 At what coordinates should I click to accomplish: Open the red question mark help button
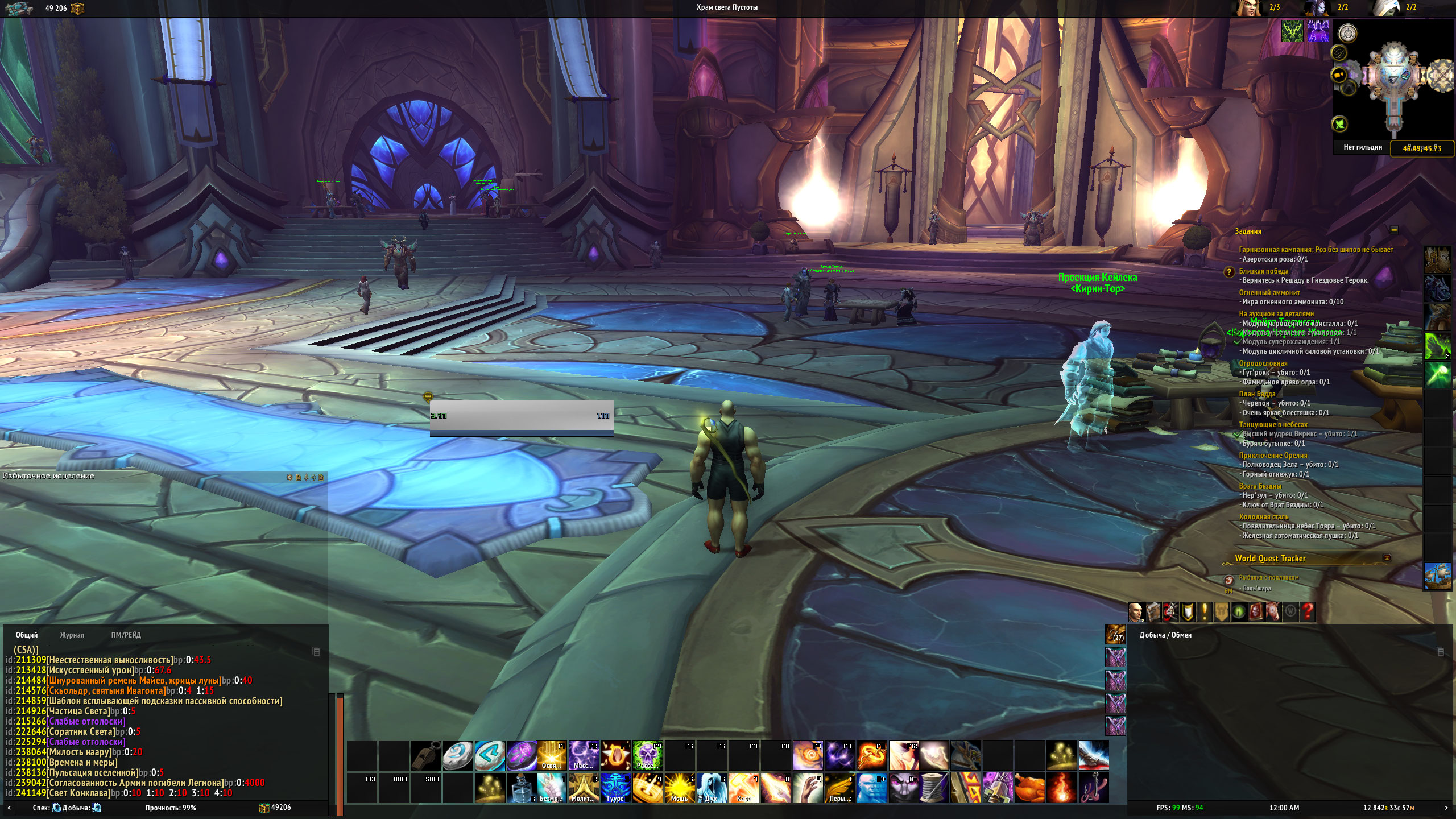1308,612
